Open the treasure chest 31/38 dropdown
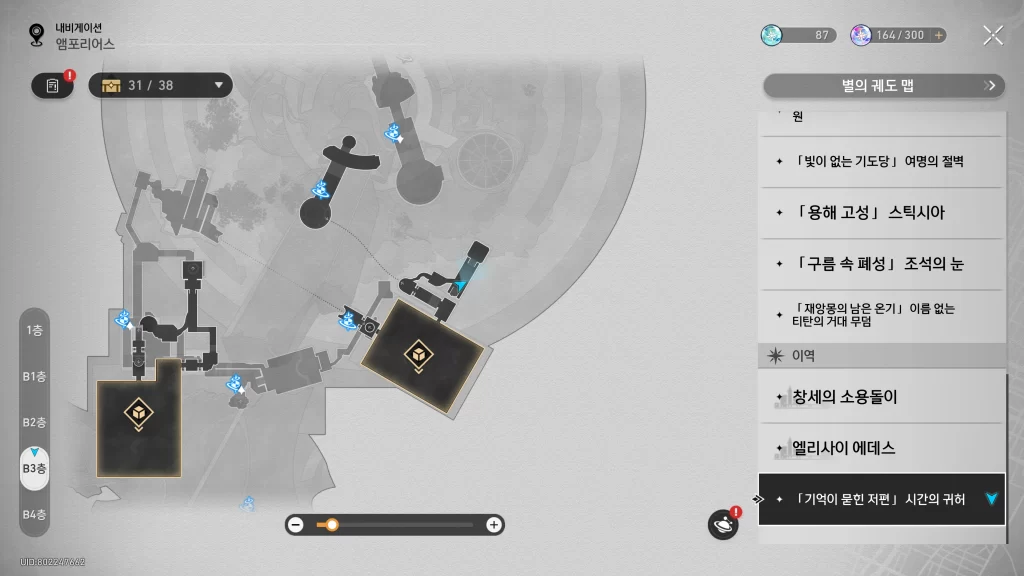The image size is (1024, 576). tap(161, 85)
